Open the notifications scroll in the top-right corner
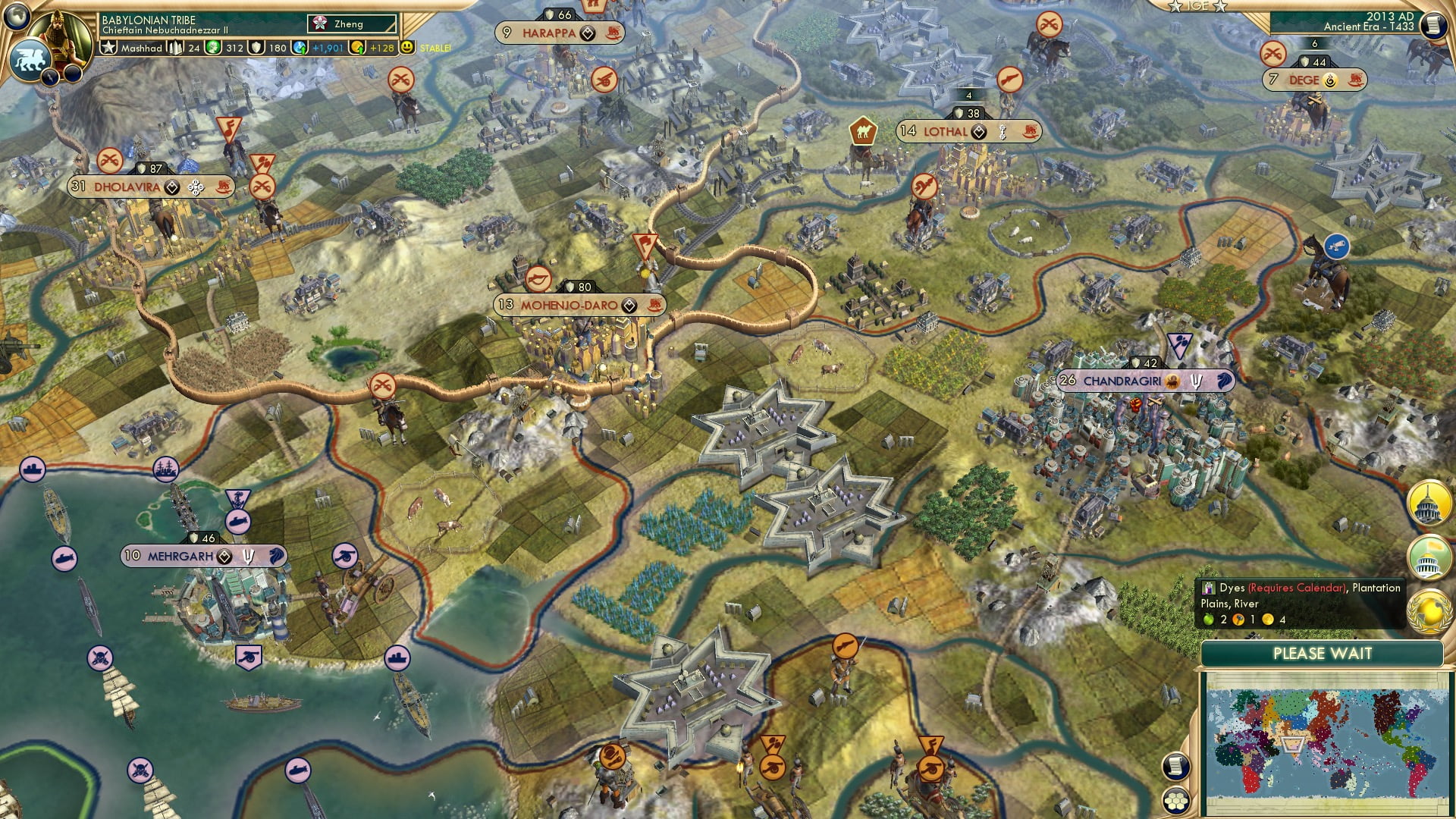 click(x=1434, y=26)
